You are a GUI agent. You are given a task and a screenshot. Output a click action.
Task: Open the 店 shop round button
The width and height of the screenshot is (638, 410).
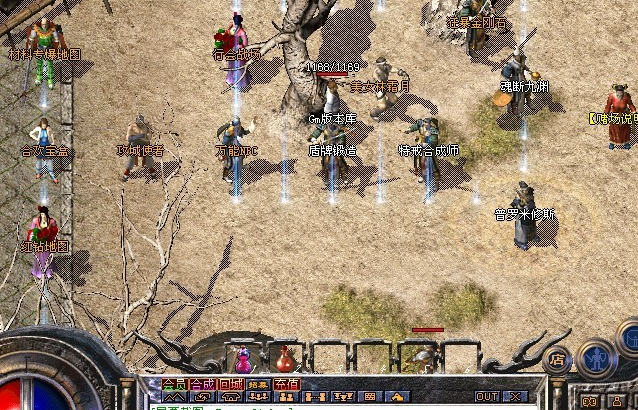tap(558, 358)
